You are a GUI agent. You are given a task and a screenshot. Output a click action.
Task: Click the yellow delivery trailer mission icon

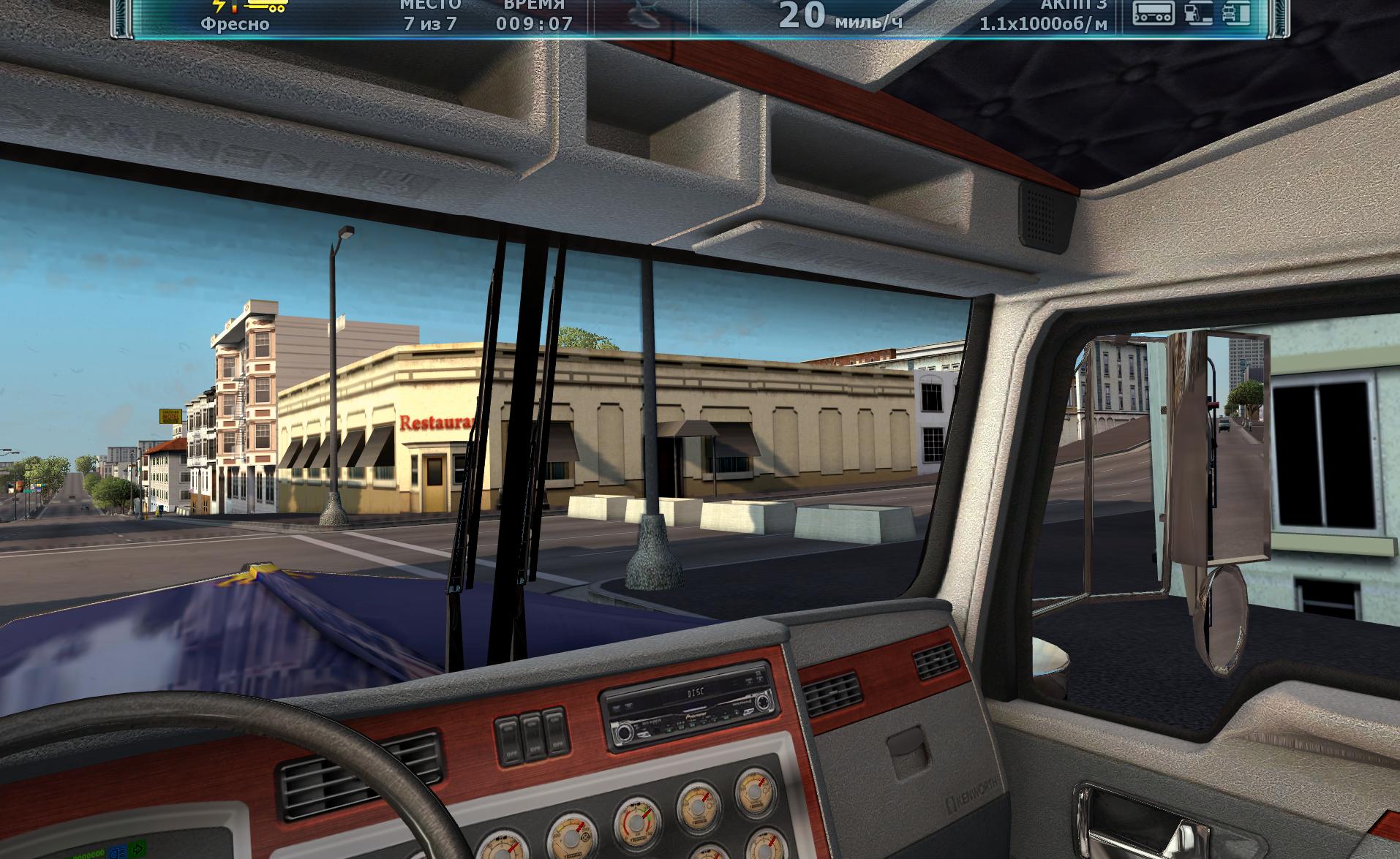pyautogui.click(x=266, y=6)
